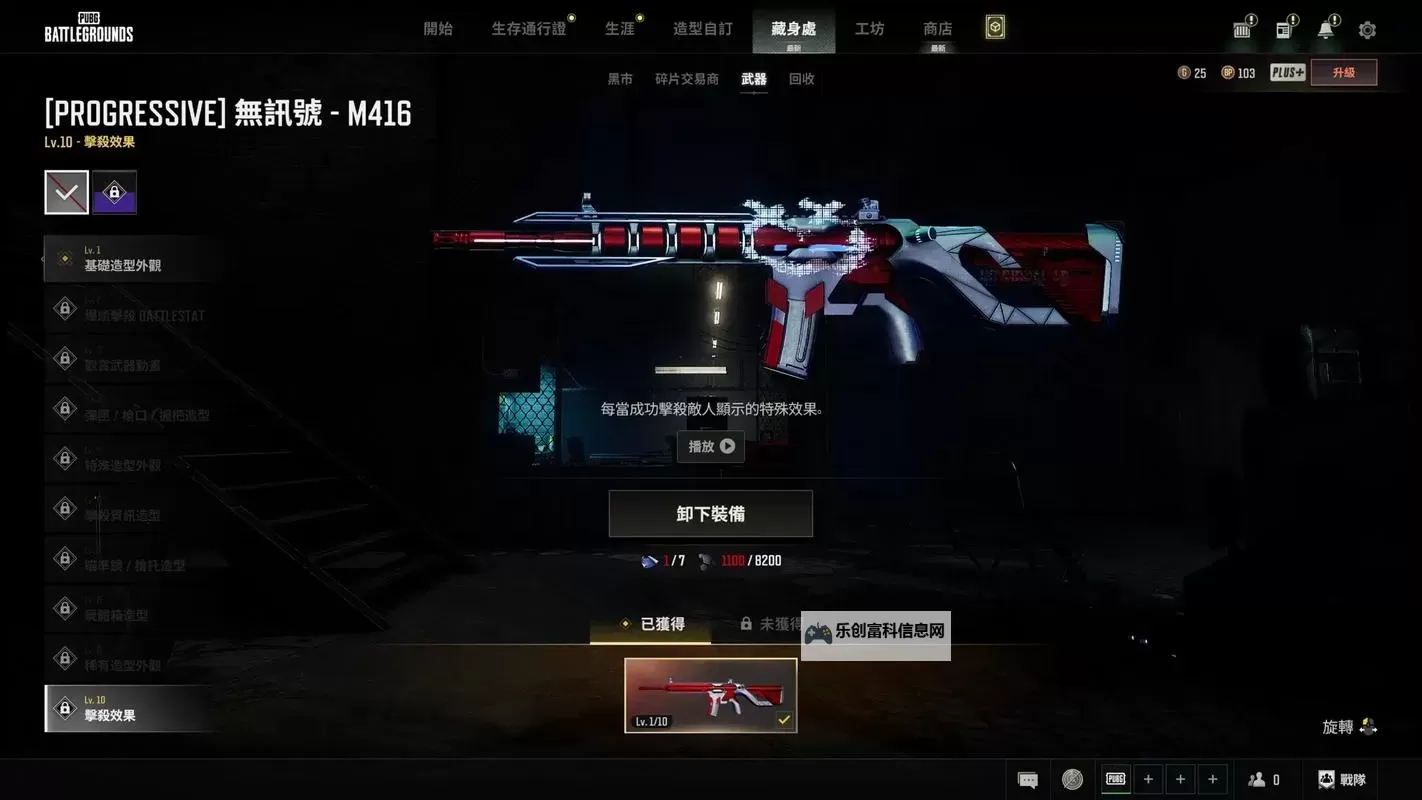The height and width of the screenshot is (800, 1422).
Task: Open the 商店 menu
Action: pyautogui.click(x=936, y=28)
